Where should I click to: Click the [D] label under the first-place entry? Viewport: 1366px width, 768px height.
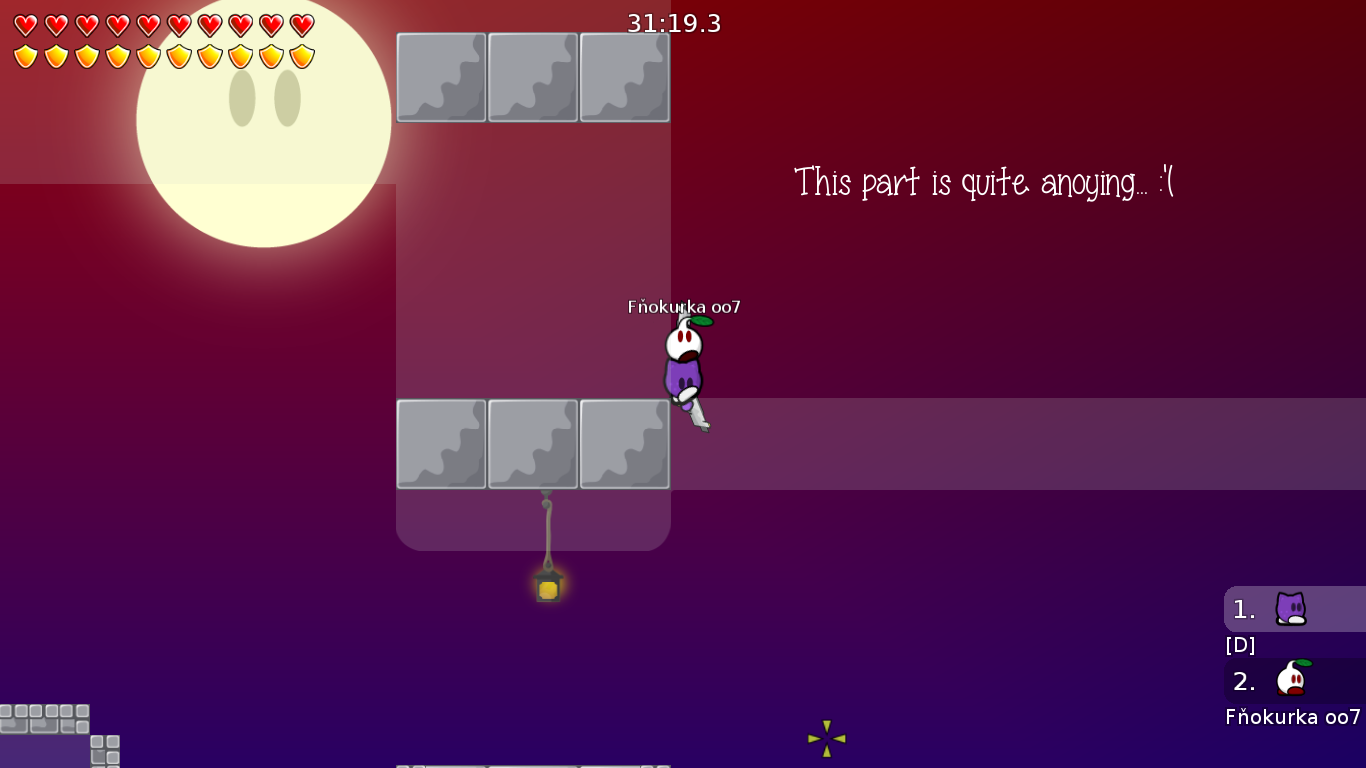click(1240, 645)
